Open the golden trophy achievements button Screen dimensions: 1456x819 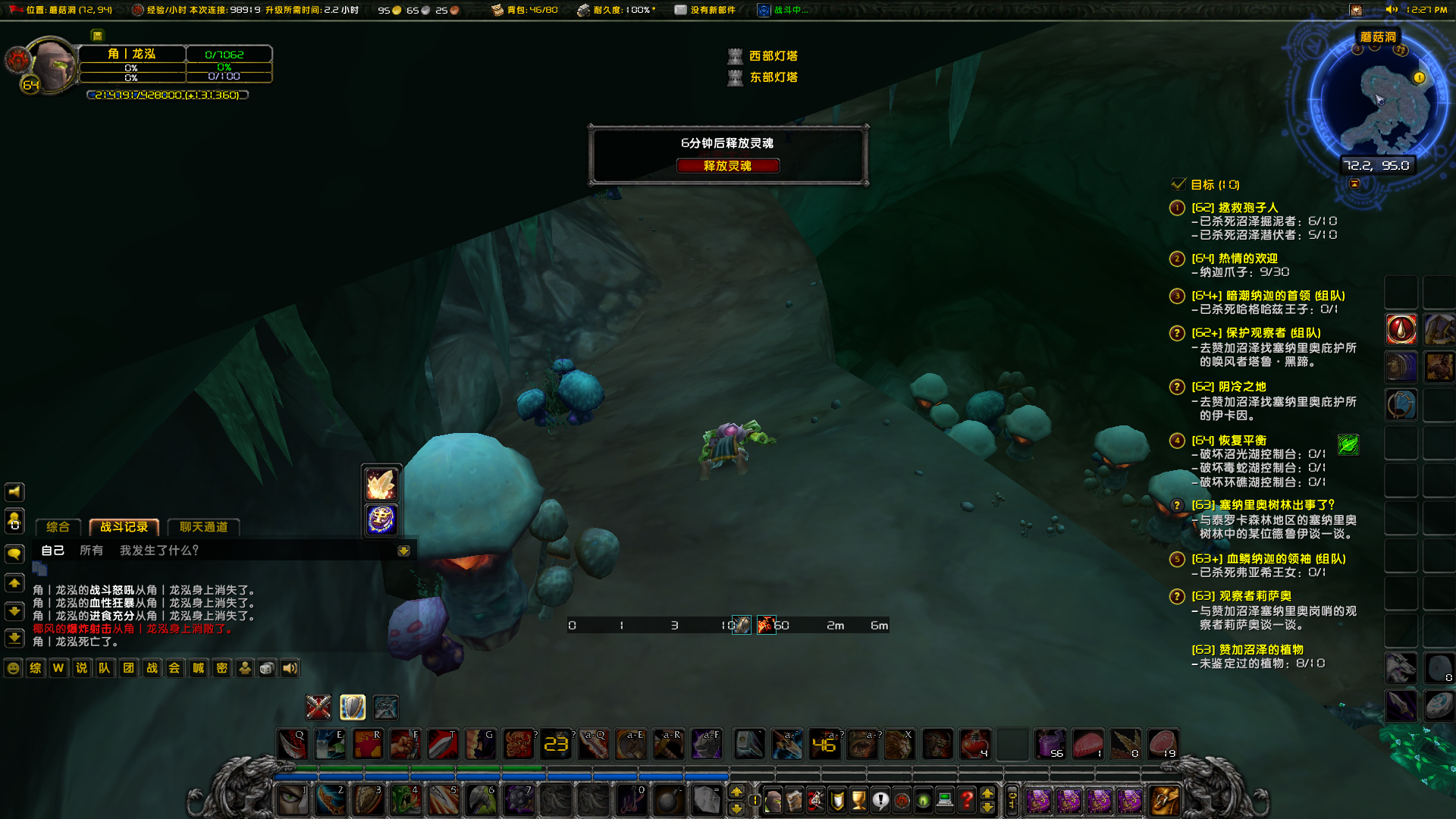click(858, 799)
